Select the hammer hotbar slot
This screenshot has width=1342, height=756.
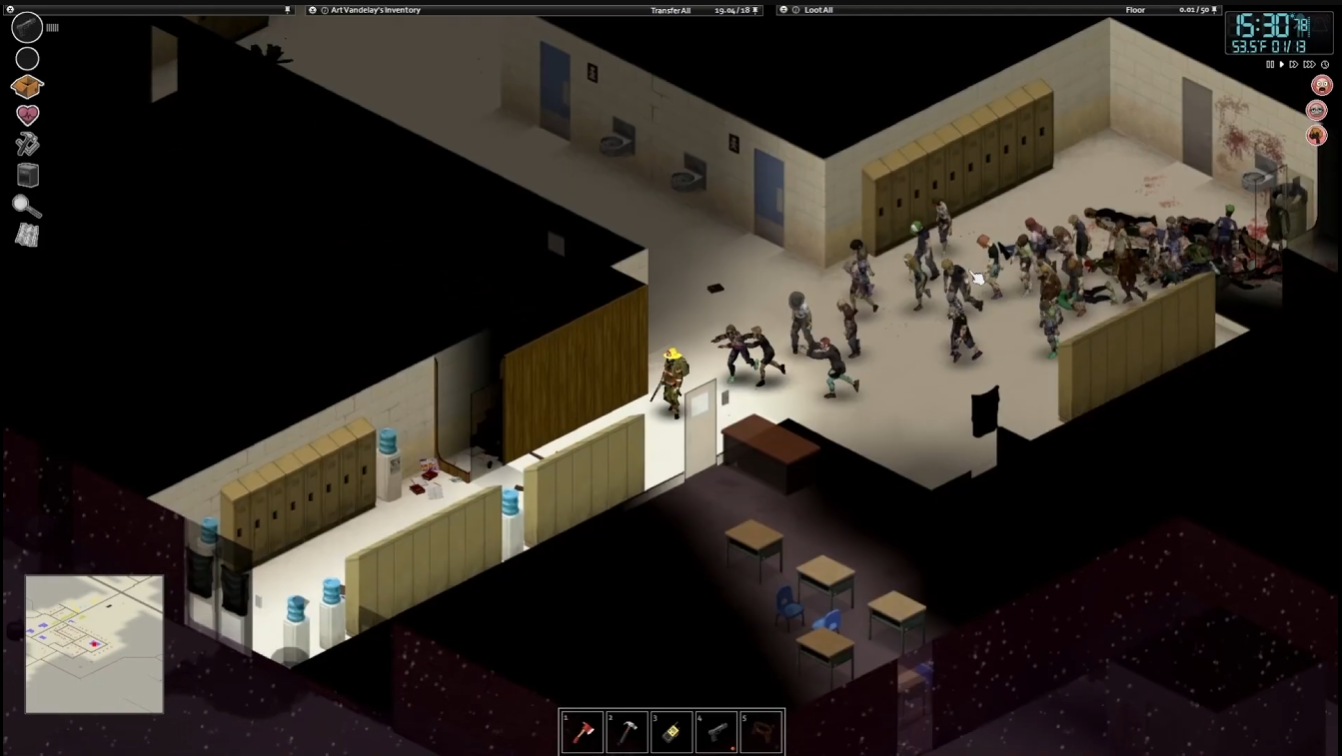627,733
